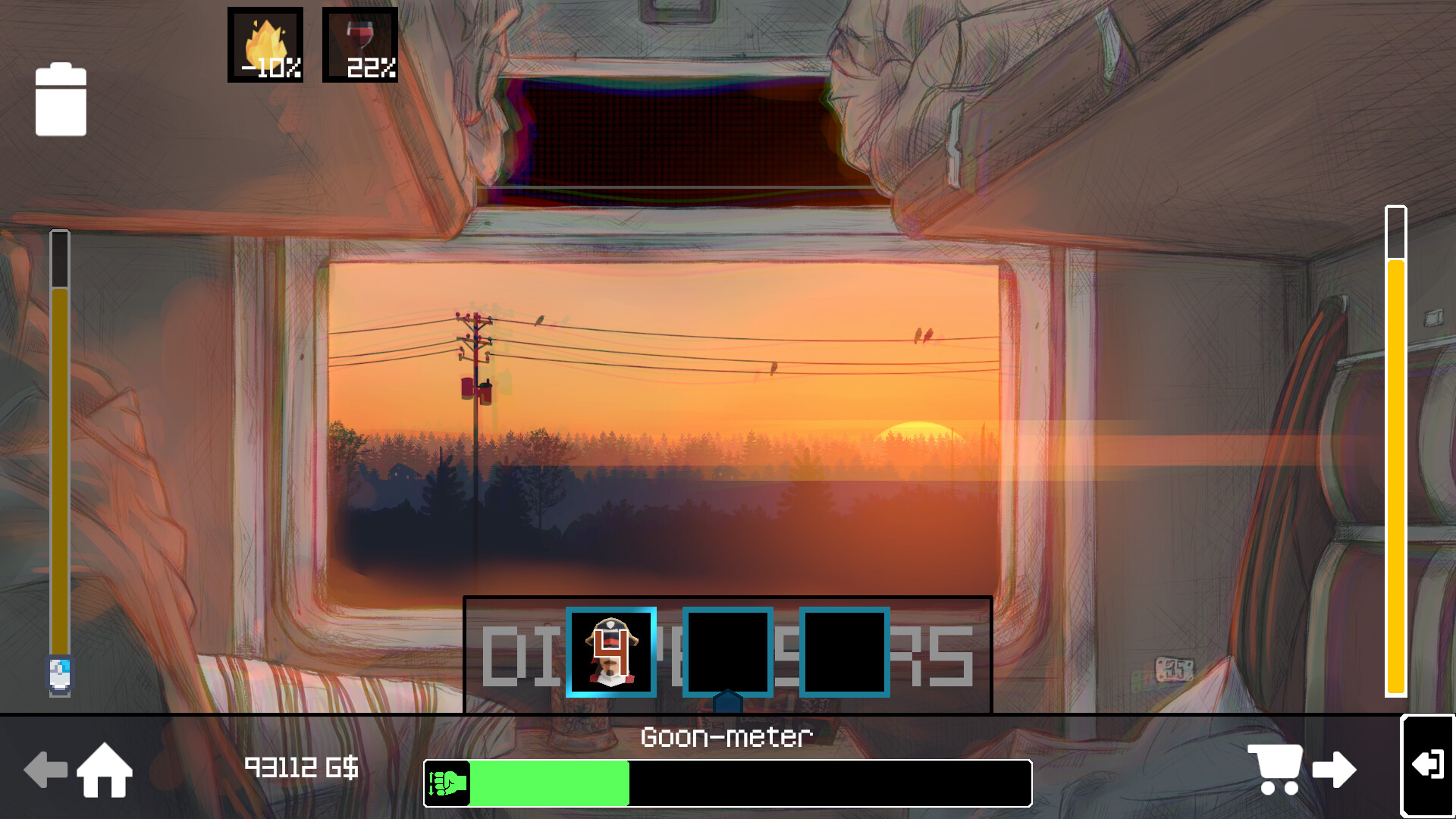Click the wine glass 22% effect icon
The image size is (1456, 819).
tap(359, 43)
